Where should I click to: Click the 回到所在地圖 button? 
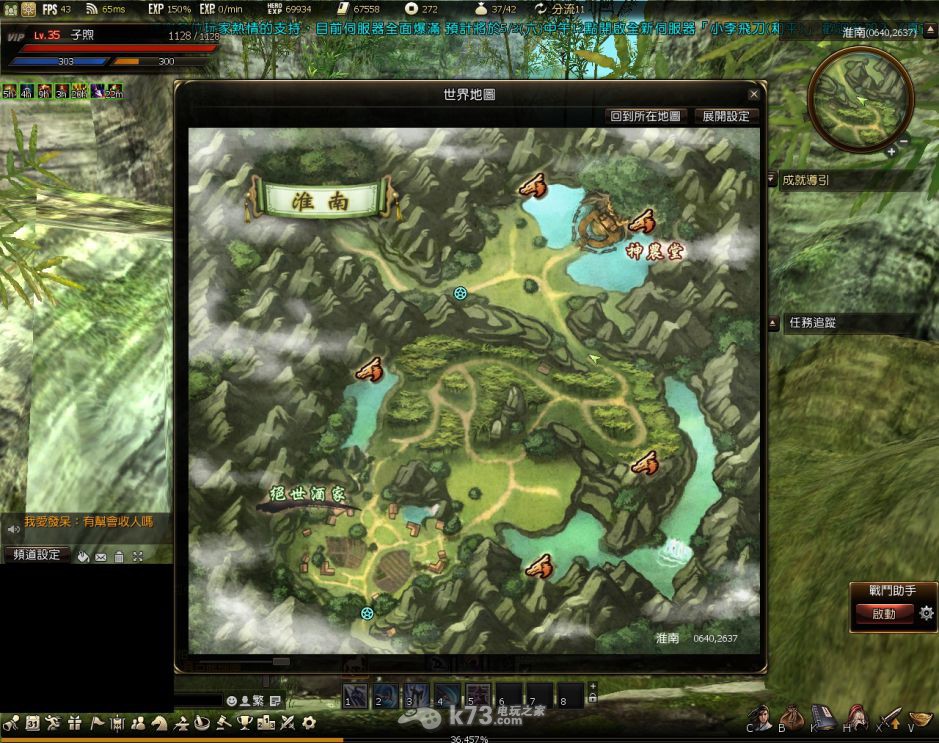646,116
